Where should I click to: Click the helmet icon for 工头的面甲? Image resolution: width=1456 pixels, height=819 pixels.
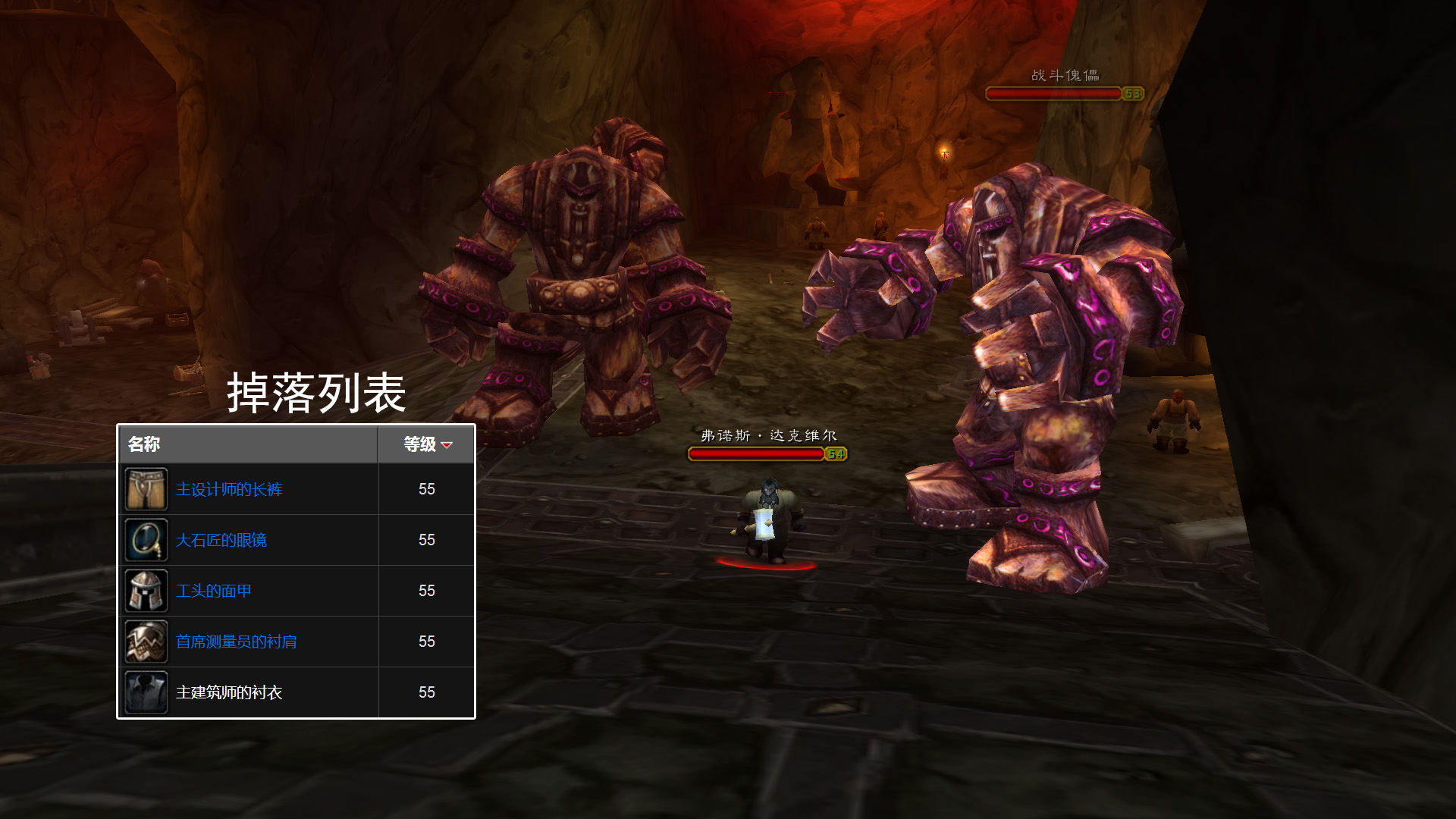click(146, 591)
